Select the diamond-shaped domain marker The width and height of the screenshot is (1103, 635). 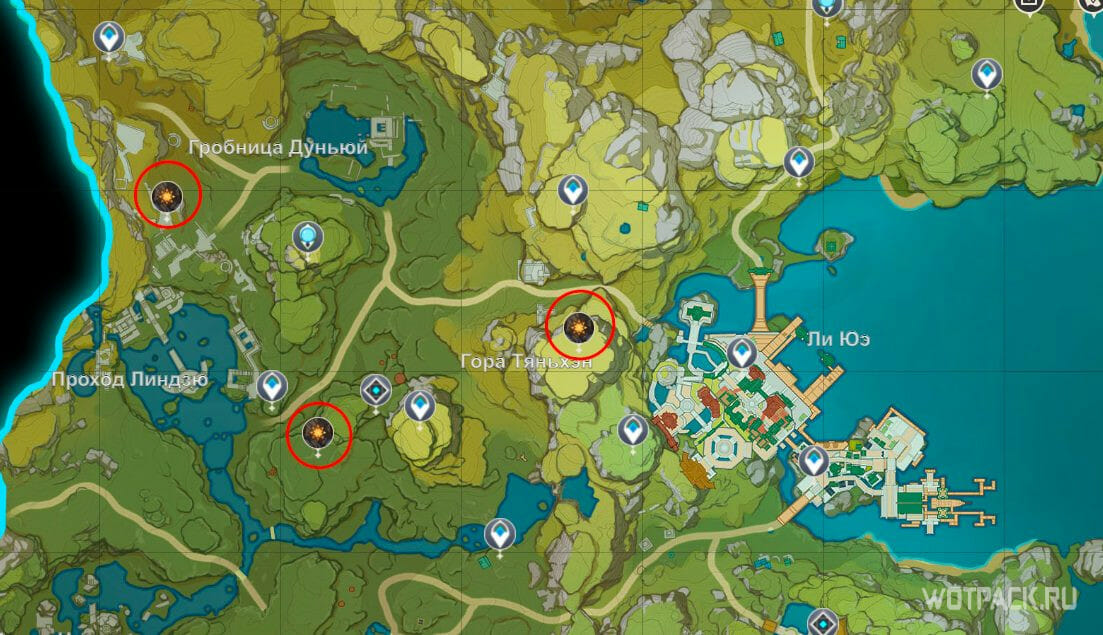click(376, 389)
